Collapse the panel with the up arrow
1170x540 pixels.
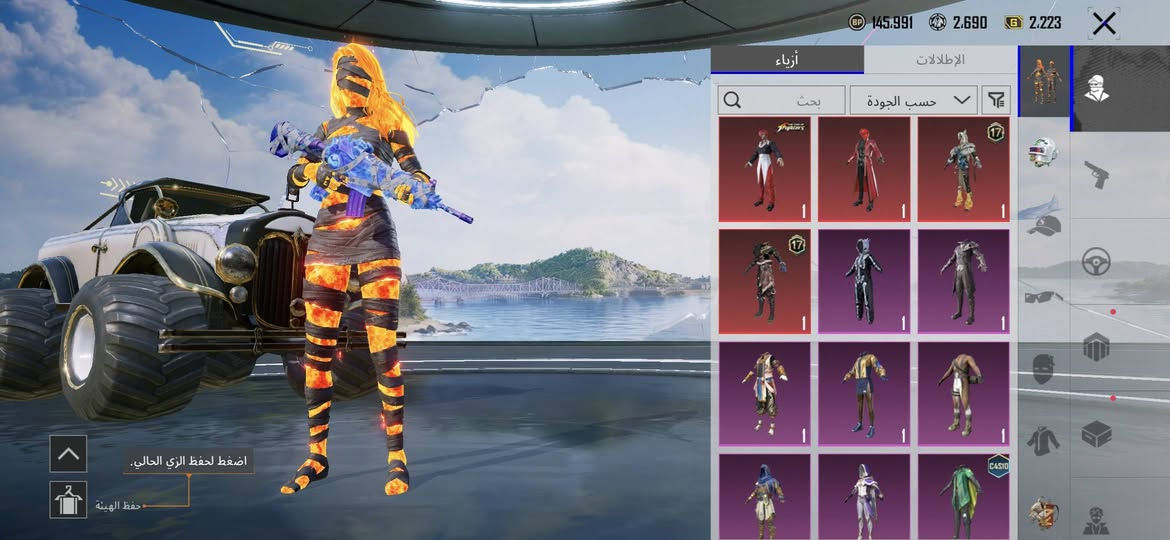(68, 453)
